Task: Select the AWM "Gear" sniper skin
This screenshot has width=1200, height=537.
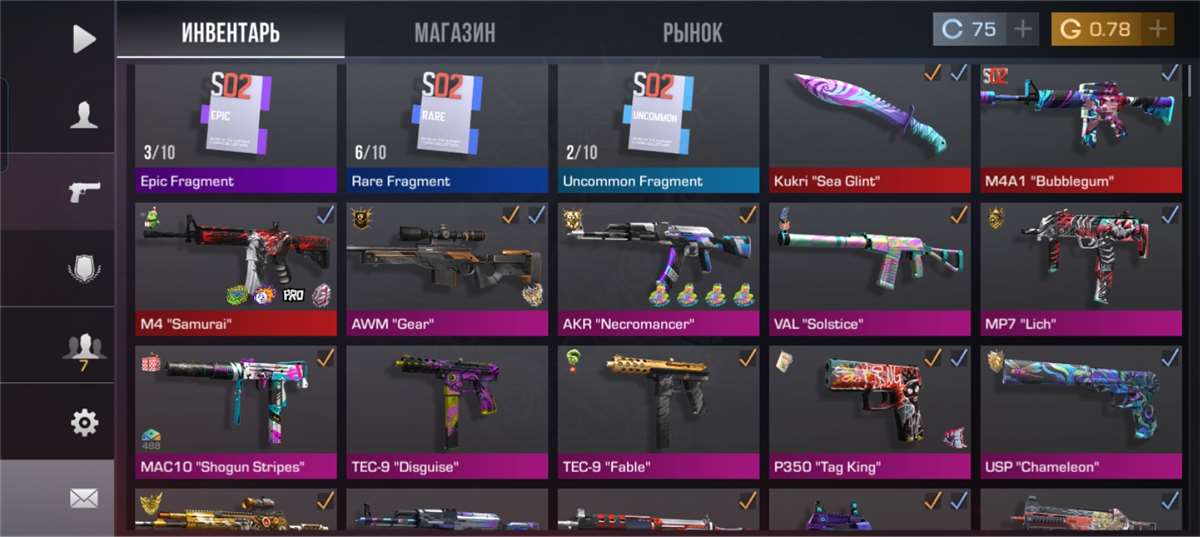Action: [447, 269]
